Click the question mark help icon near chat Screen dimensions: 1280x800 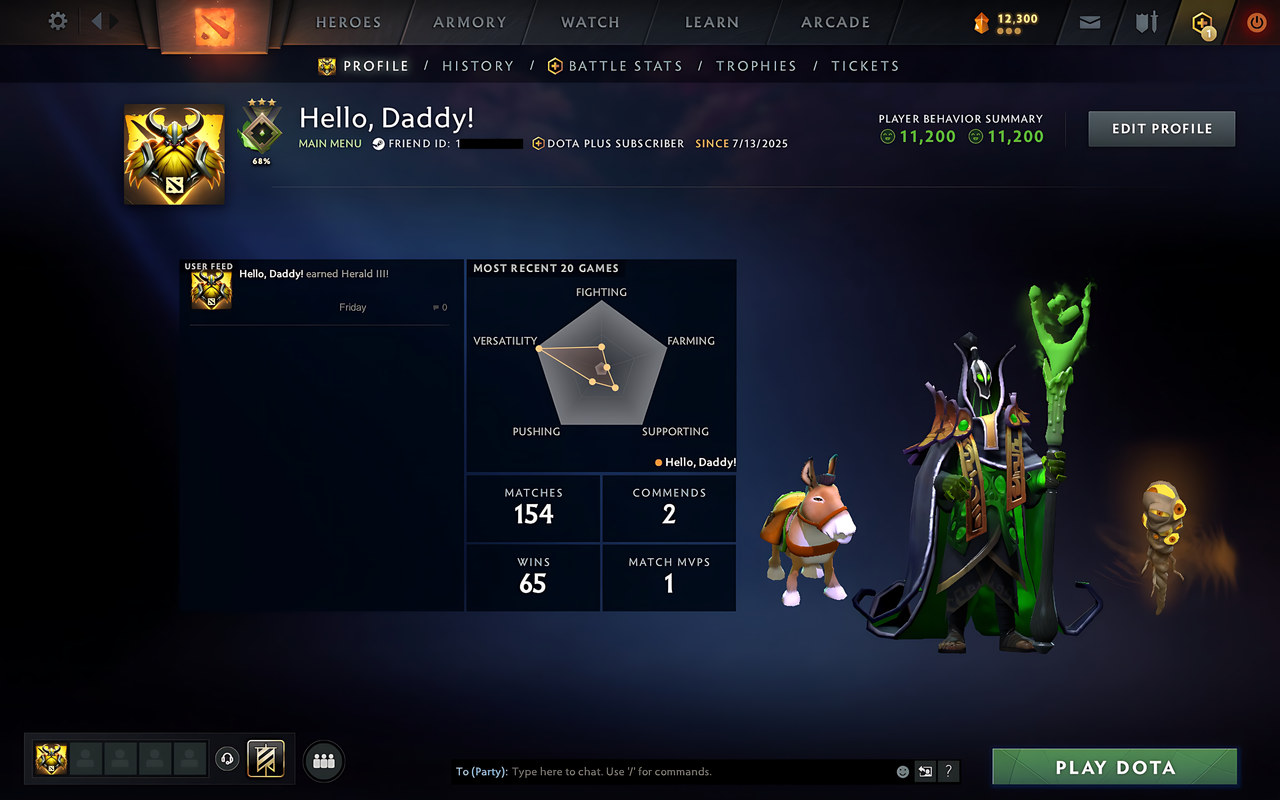coord(947,772)
